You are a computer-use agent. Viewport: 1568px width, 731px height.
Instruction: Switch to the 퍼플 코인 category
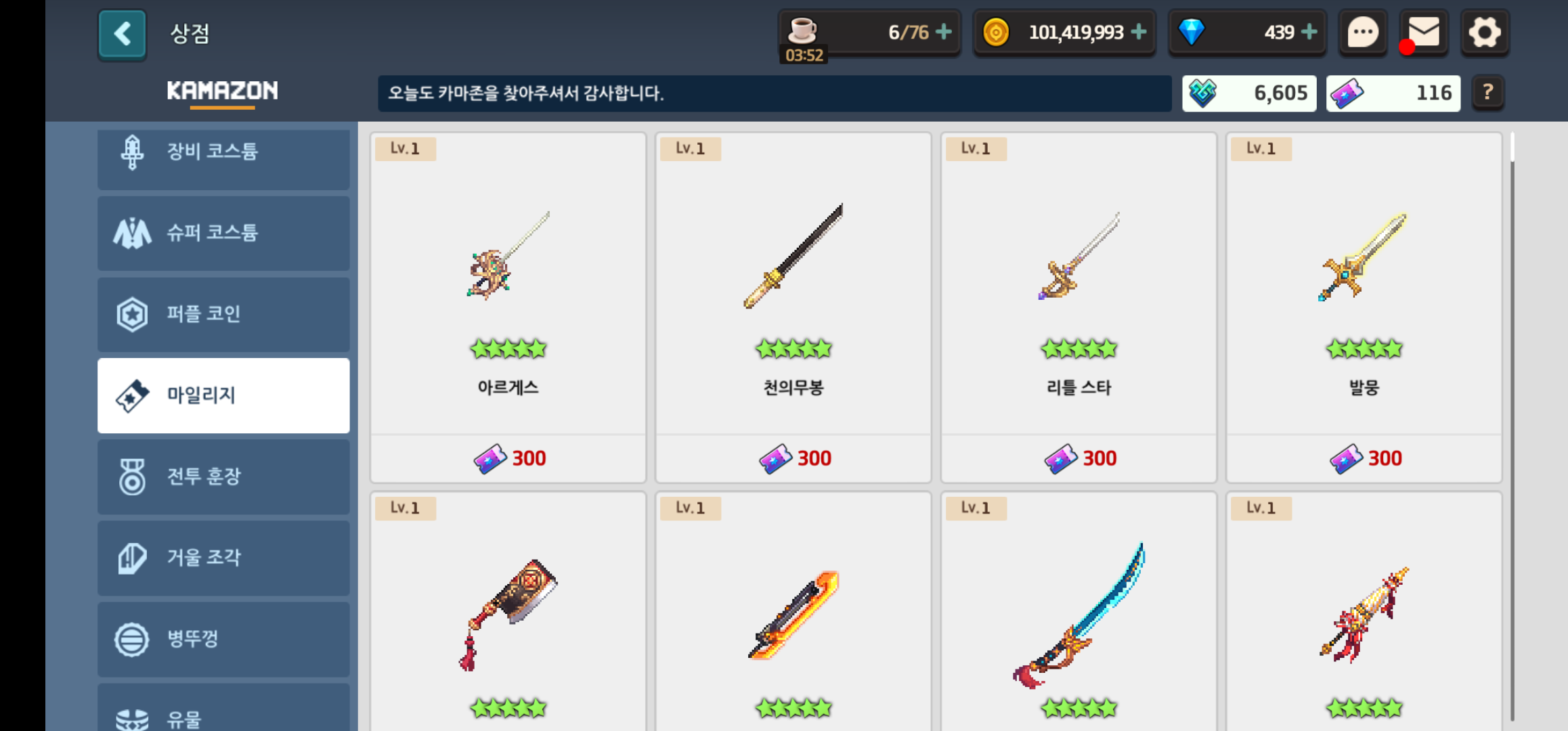(223, 314)
